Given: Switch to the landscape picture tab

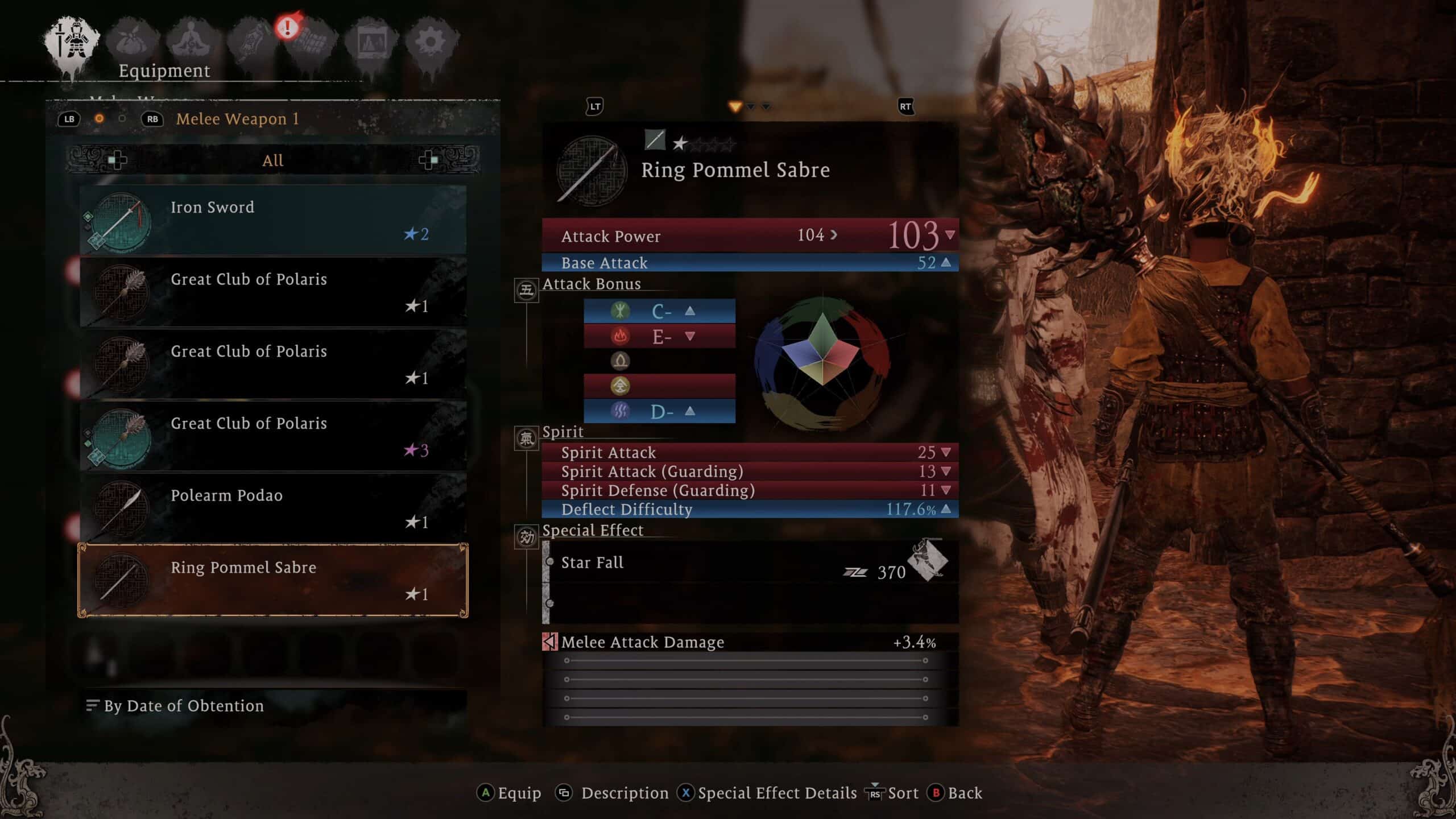Looking at the screenshot, I should pyautogui.click(x=371, y=41).
